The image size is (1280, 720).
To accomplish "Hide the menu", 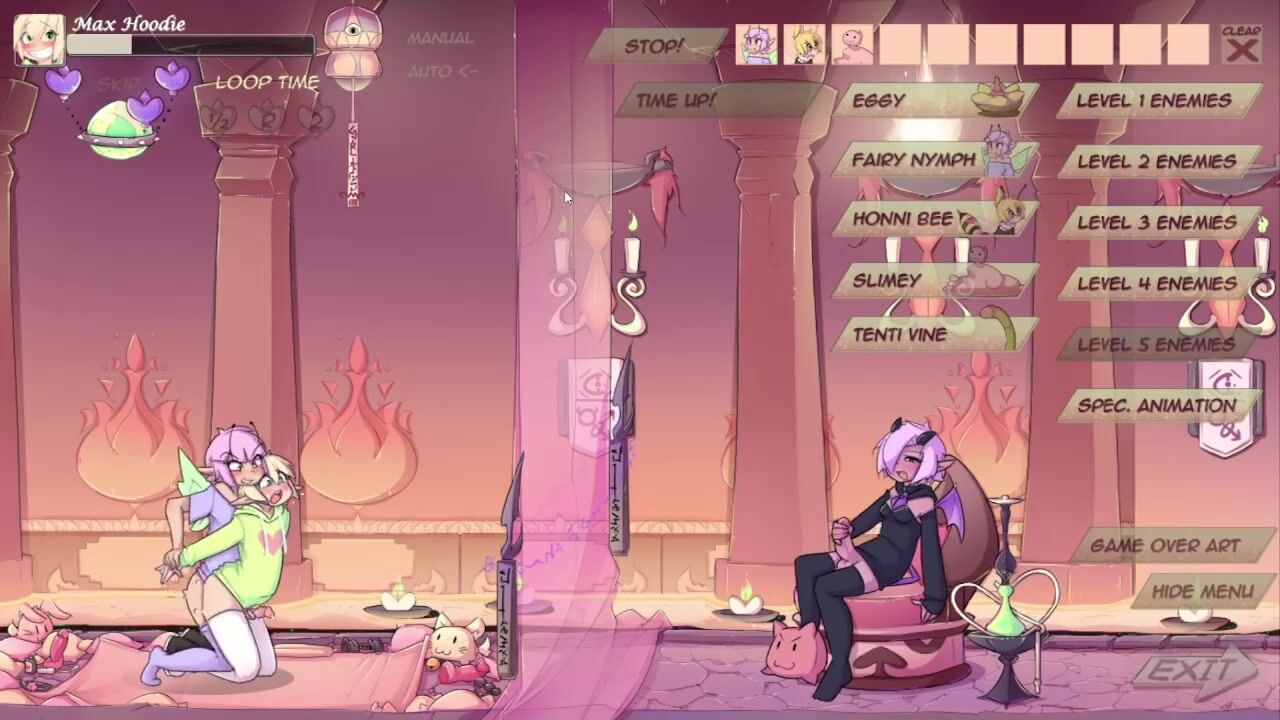I will [x=1202, y=592].
